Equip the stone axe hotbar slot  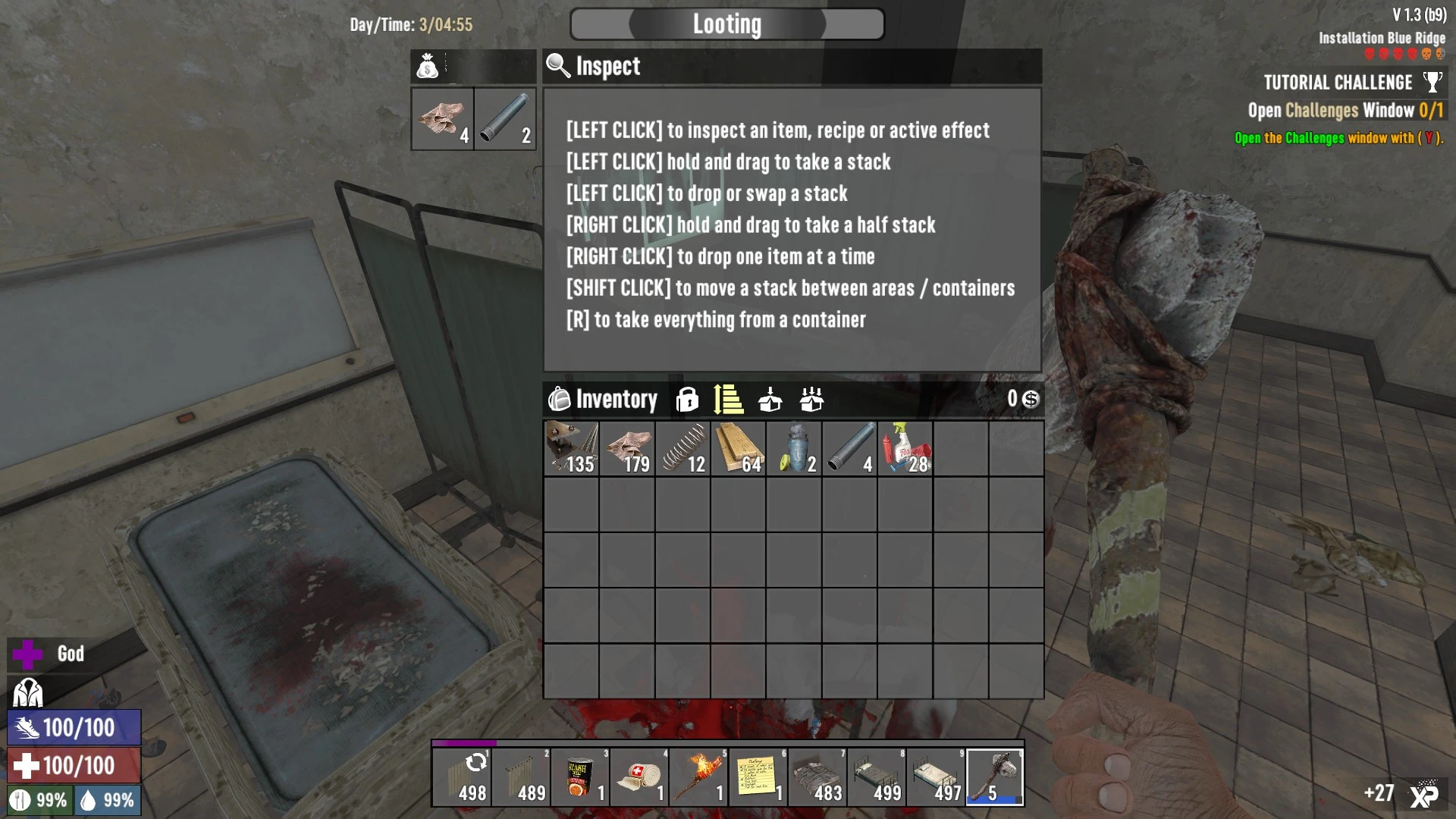tap(995, 777)
